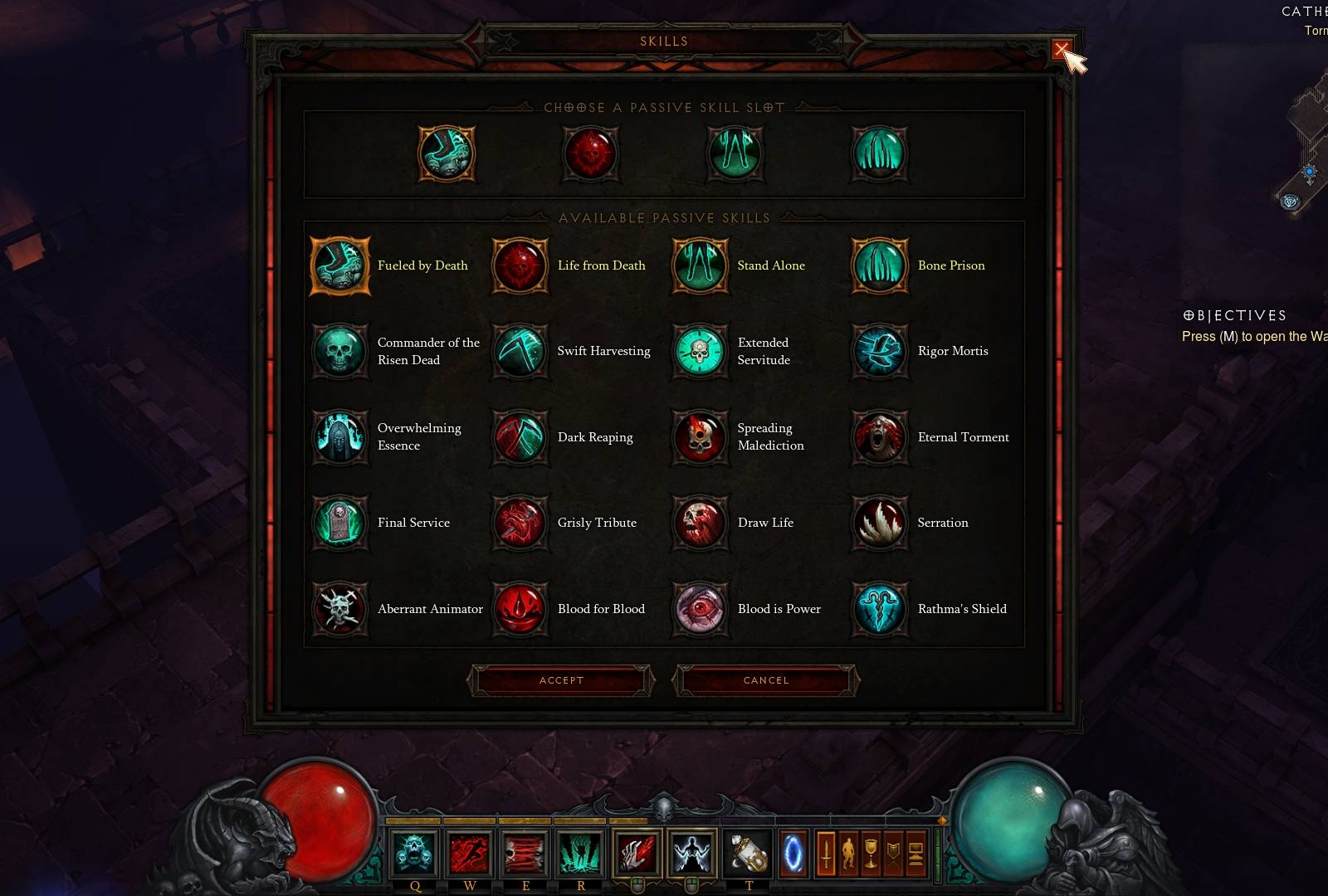The width and height of the screenshot is (1328, 896).
Task: Choose the red skull passive skill slot
Action: (x=590, y=155)
